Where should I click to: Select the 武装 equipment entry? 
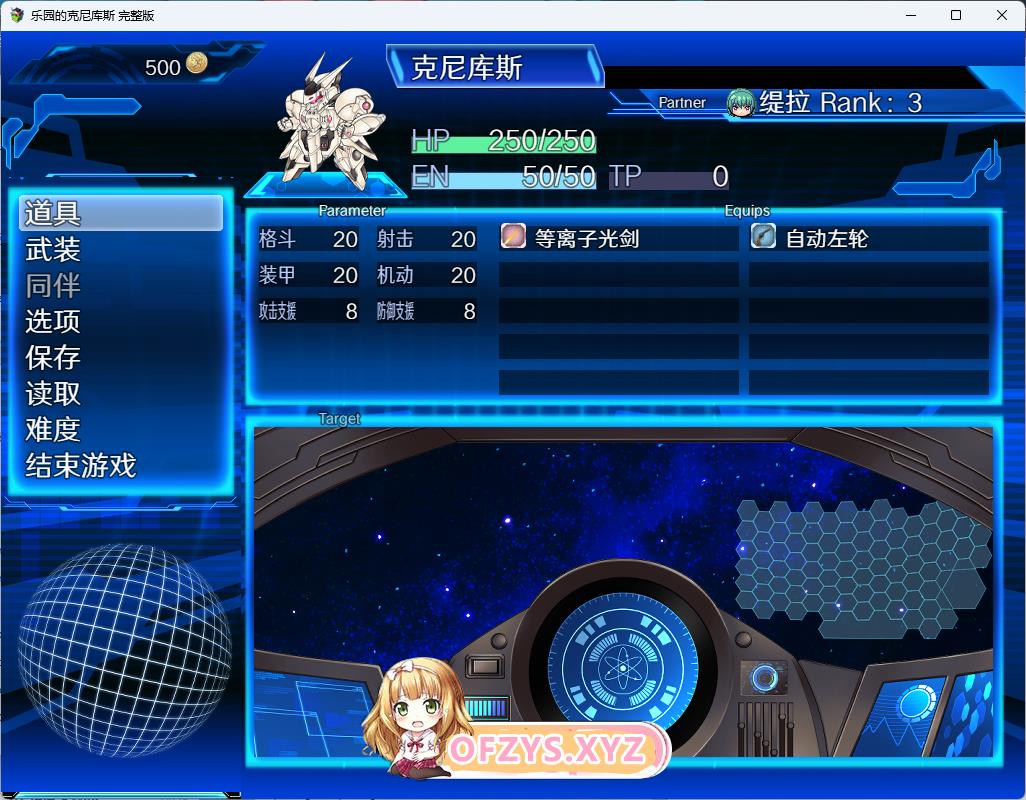click(54, 250)
